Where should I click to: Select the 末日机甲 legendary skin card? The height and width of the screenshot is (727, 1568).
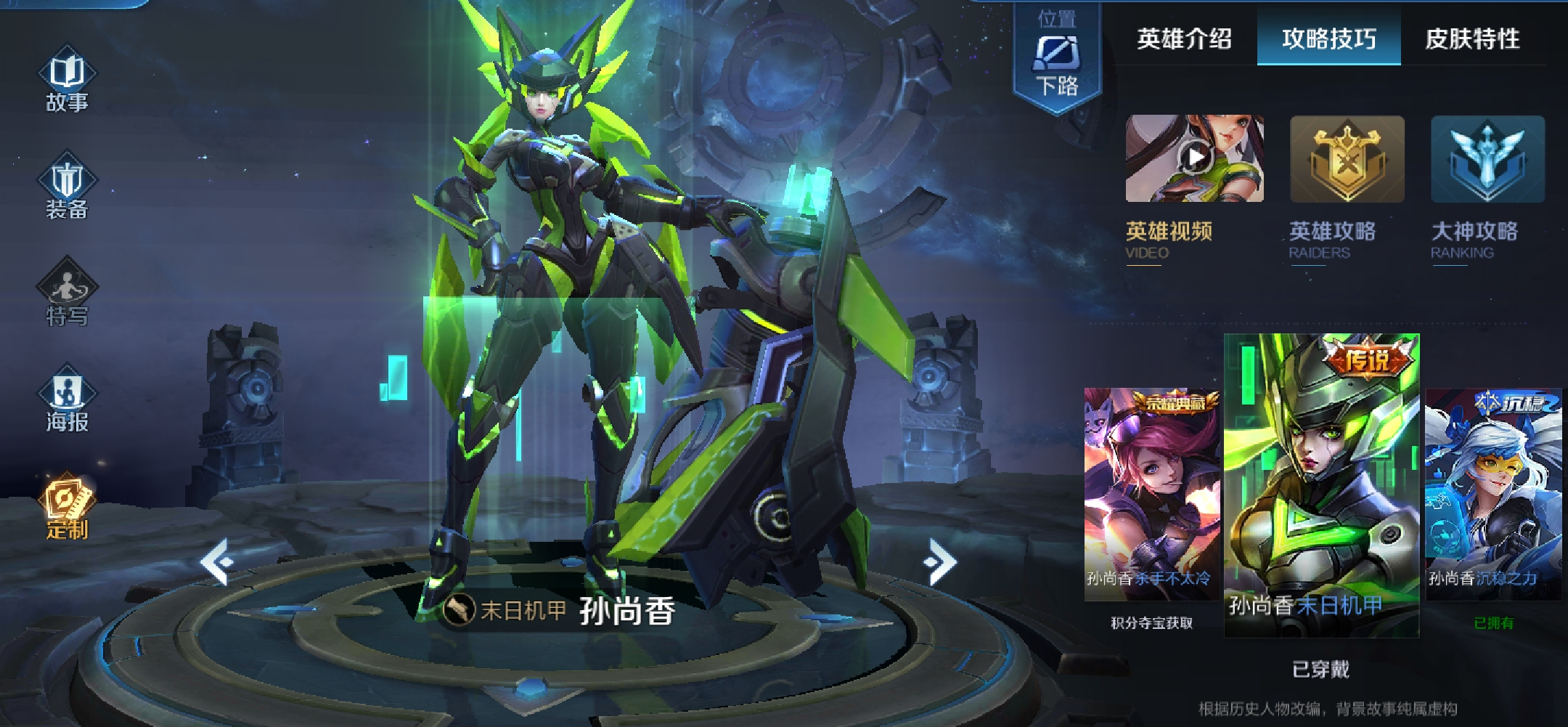pyautogui.click(x=1321, y=485)
